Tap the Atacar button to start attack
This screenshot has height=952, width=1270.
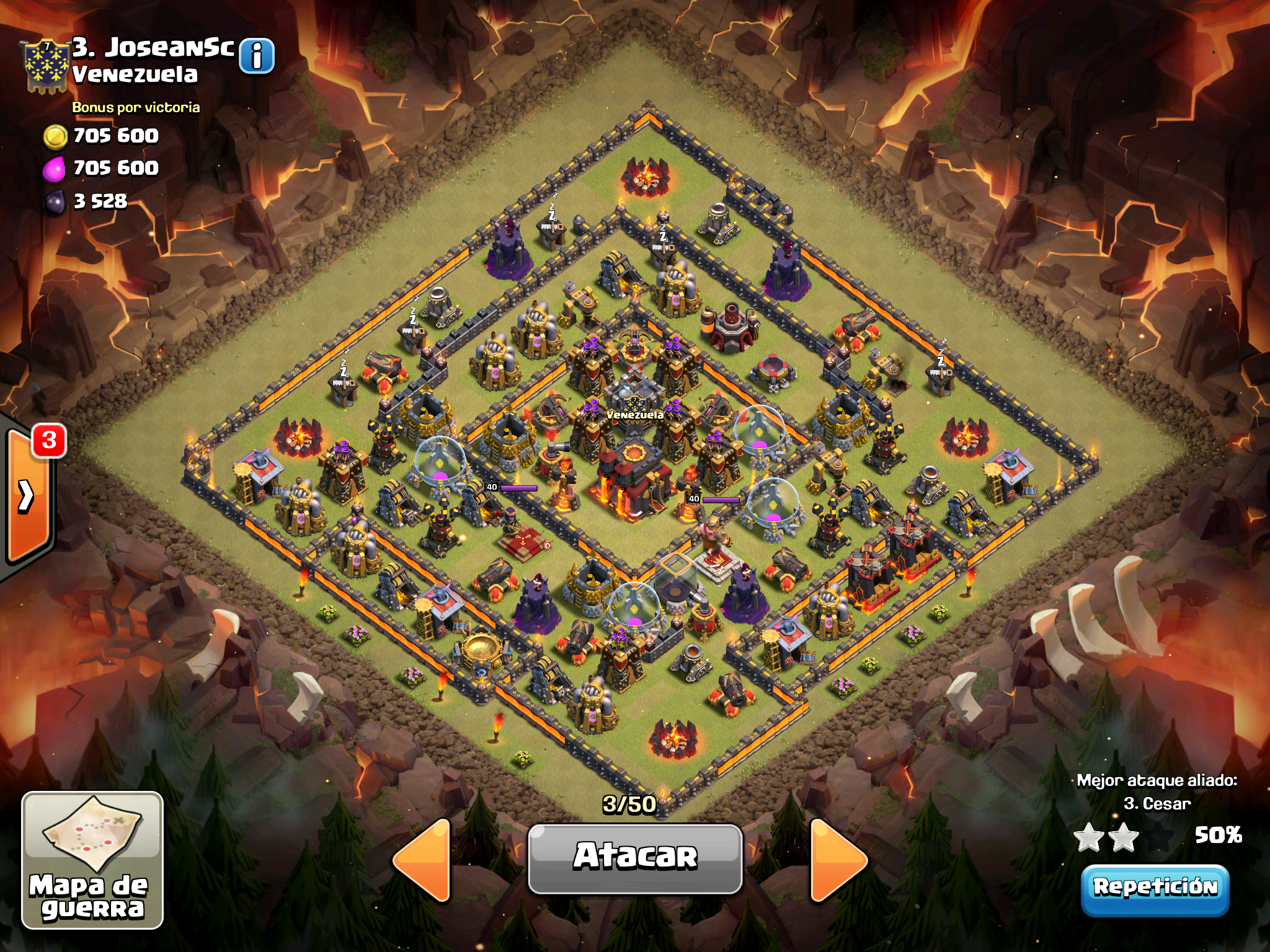[x=635, y=858]
